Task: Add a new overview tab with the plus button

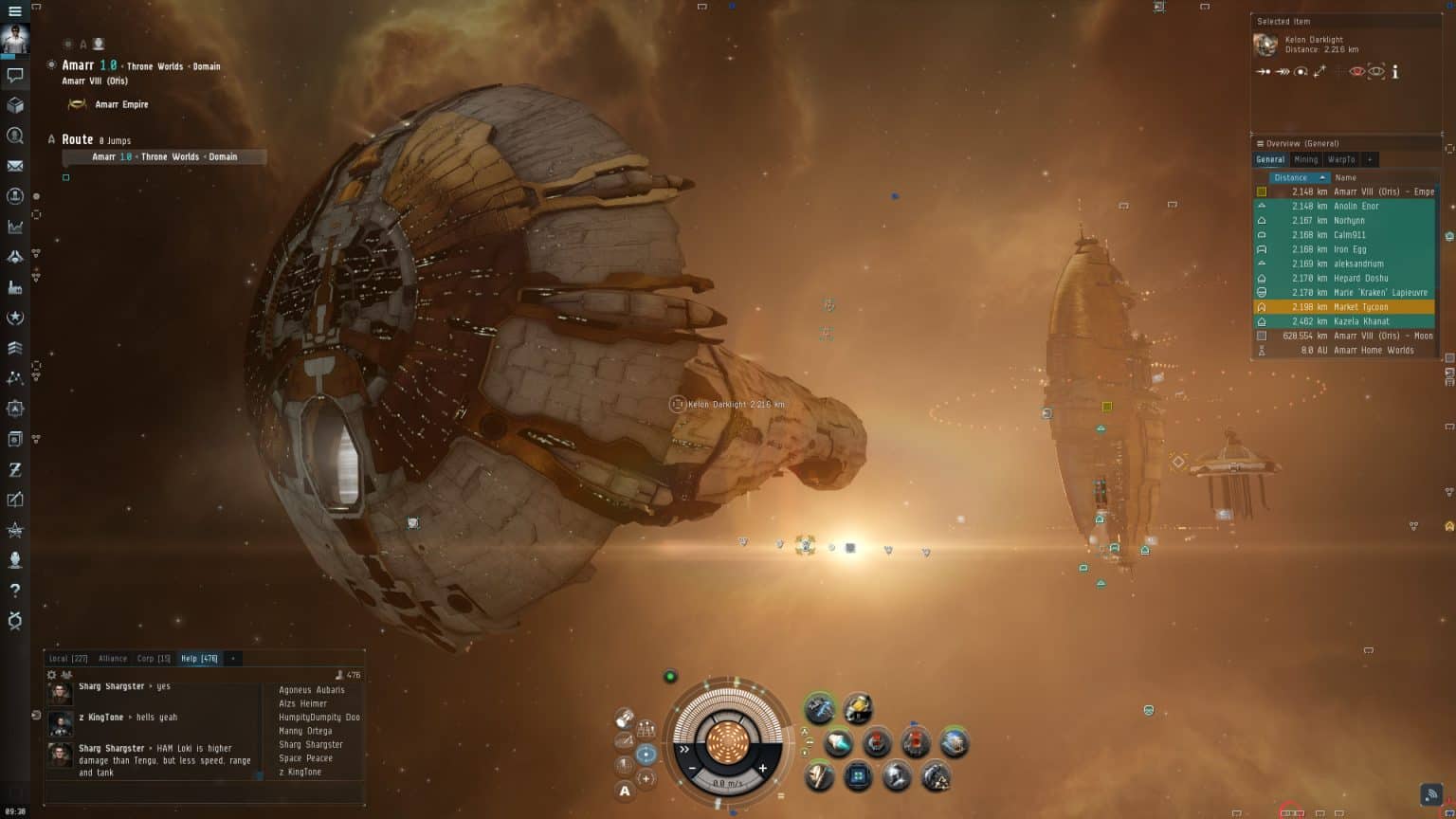Action: click(x=1370, y=159)
